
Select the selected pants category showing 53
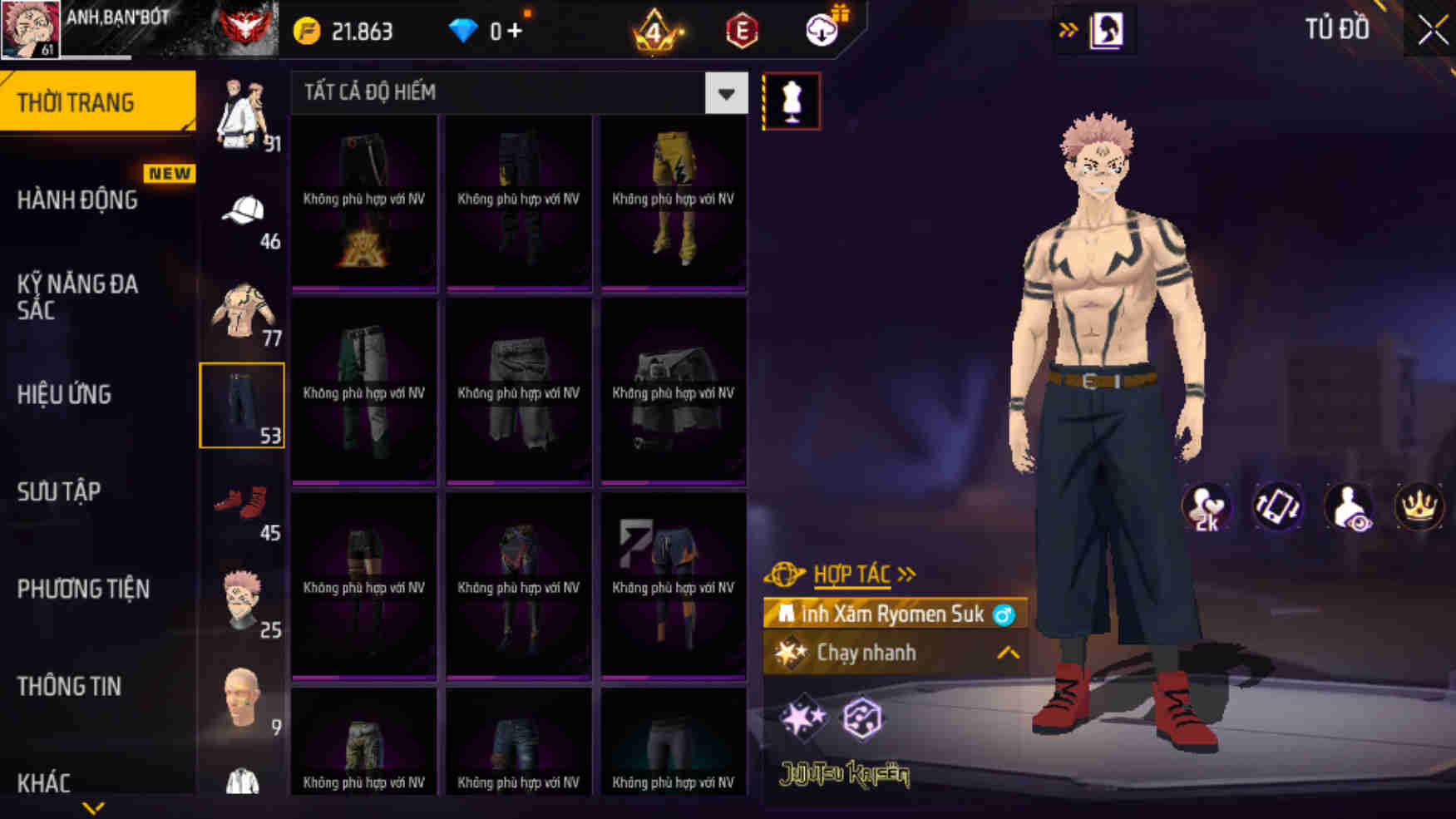tap(242, 405)
